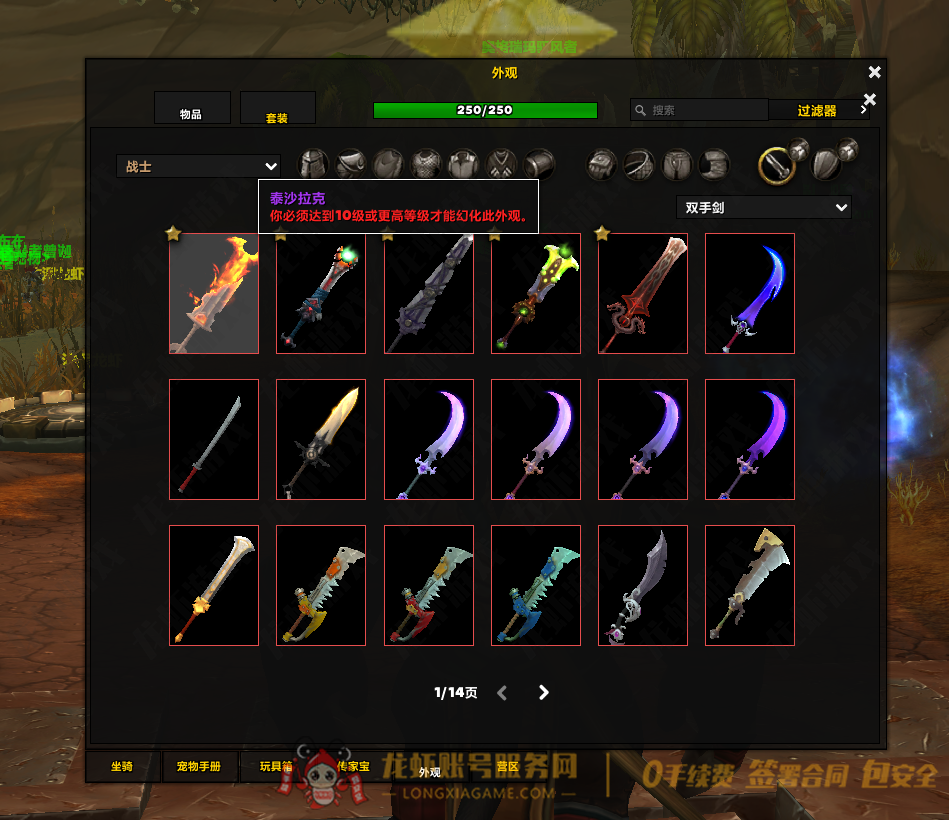Select the helmet slot icon

pyautogui.click(x=314, y=164)
